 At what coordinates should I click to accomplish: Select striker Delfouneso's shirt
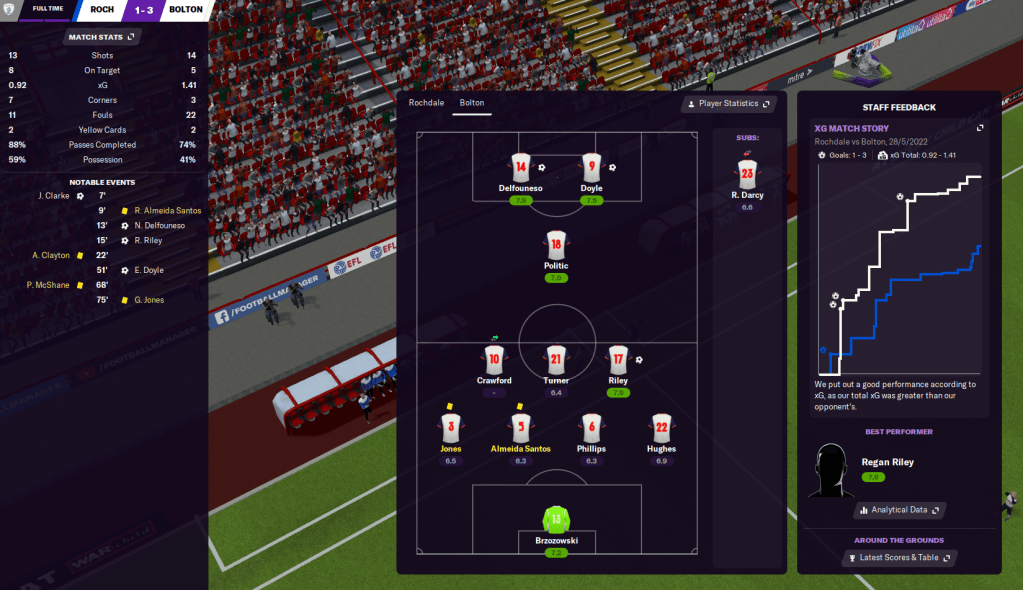[520, 167]
